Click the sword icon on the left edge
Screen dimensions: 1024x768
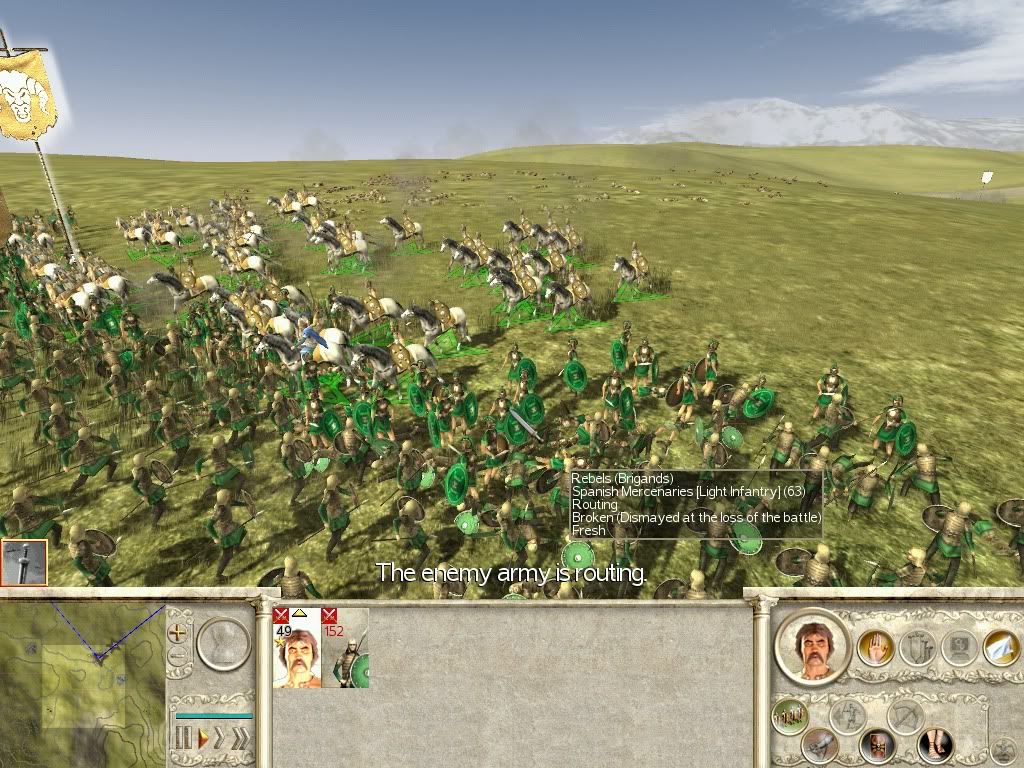23,562
